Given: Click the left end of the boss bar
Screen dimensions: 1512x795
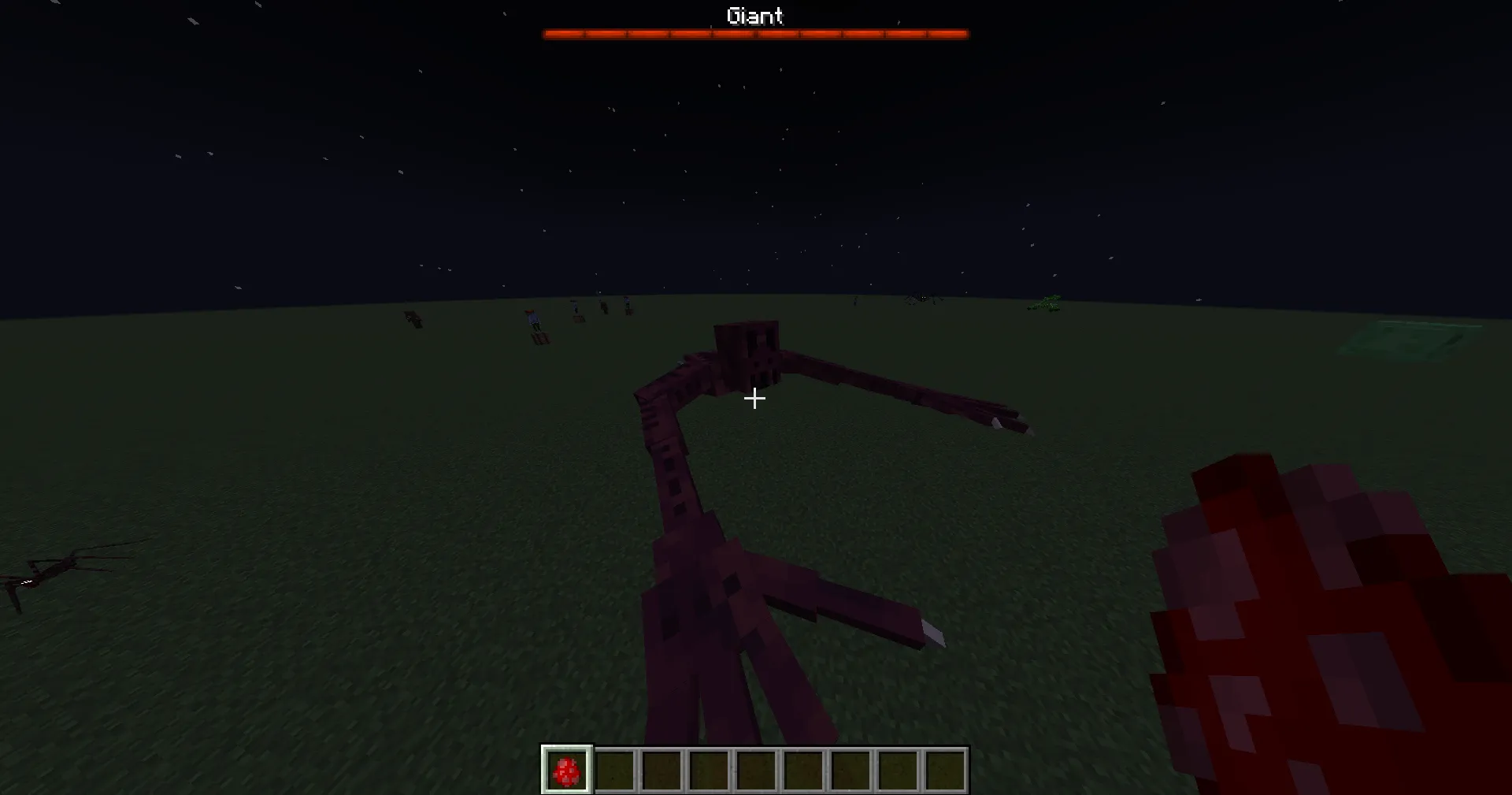Looking at the screenshot, I should pos(547,33).
